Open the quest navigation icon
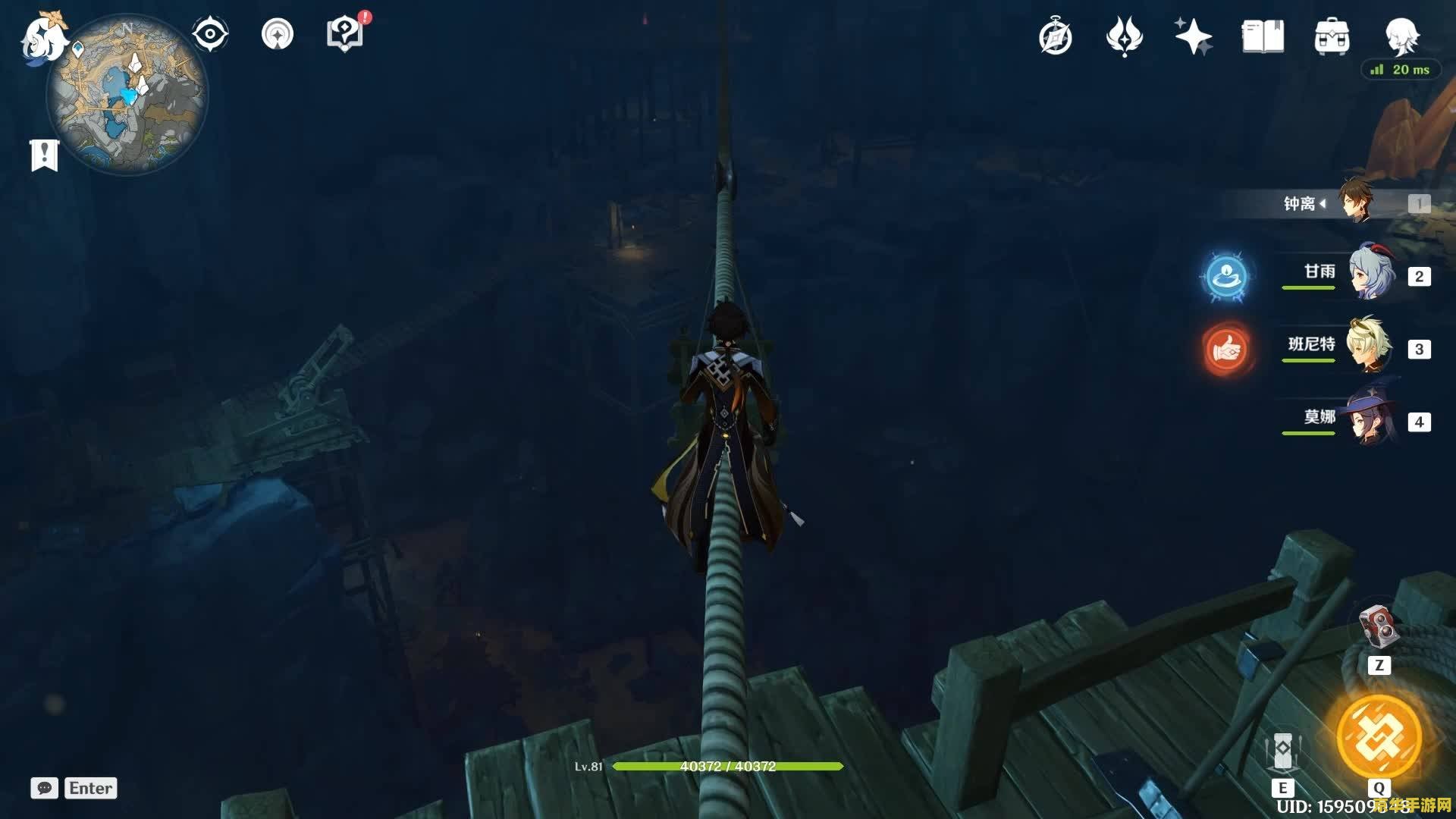1456x819 pixels. 277,34
